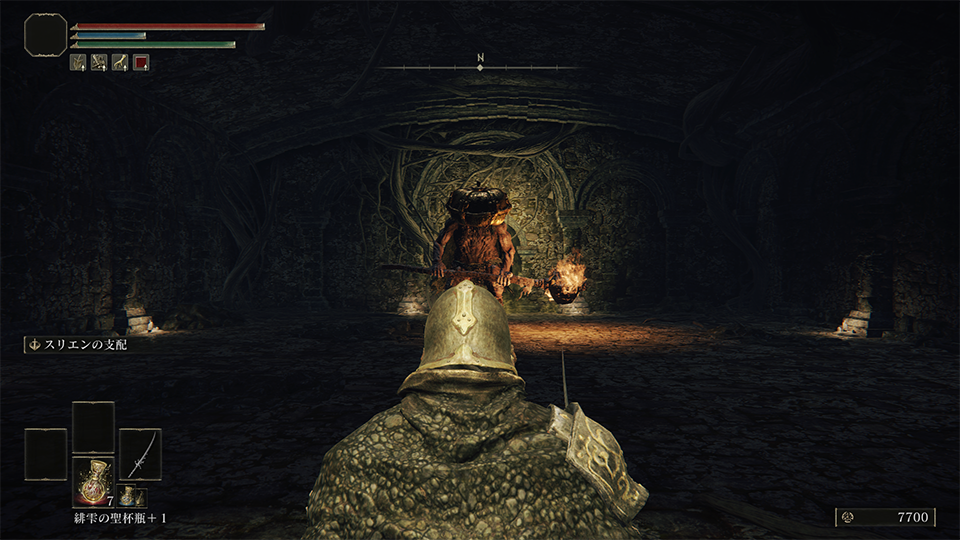Choose the blue Cerulean flask in the item queue
This screenshot has width=960, height=540.
click(130, 496)
